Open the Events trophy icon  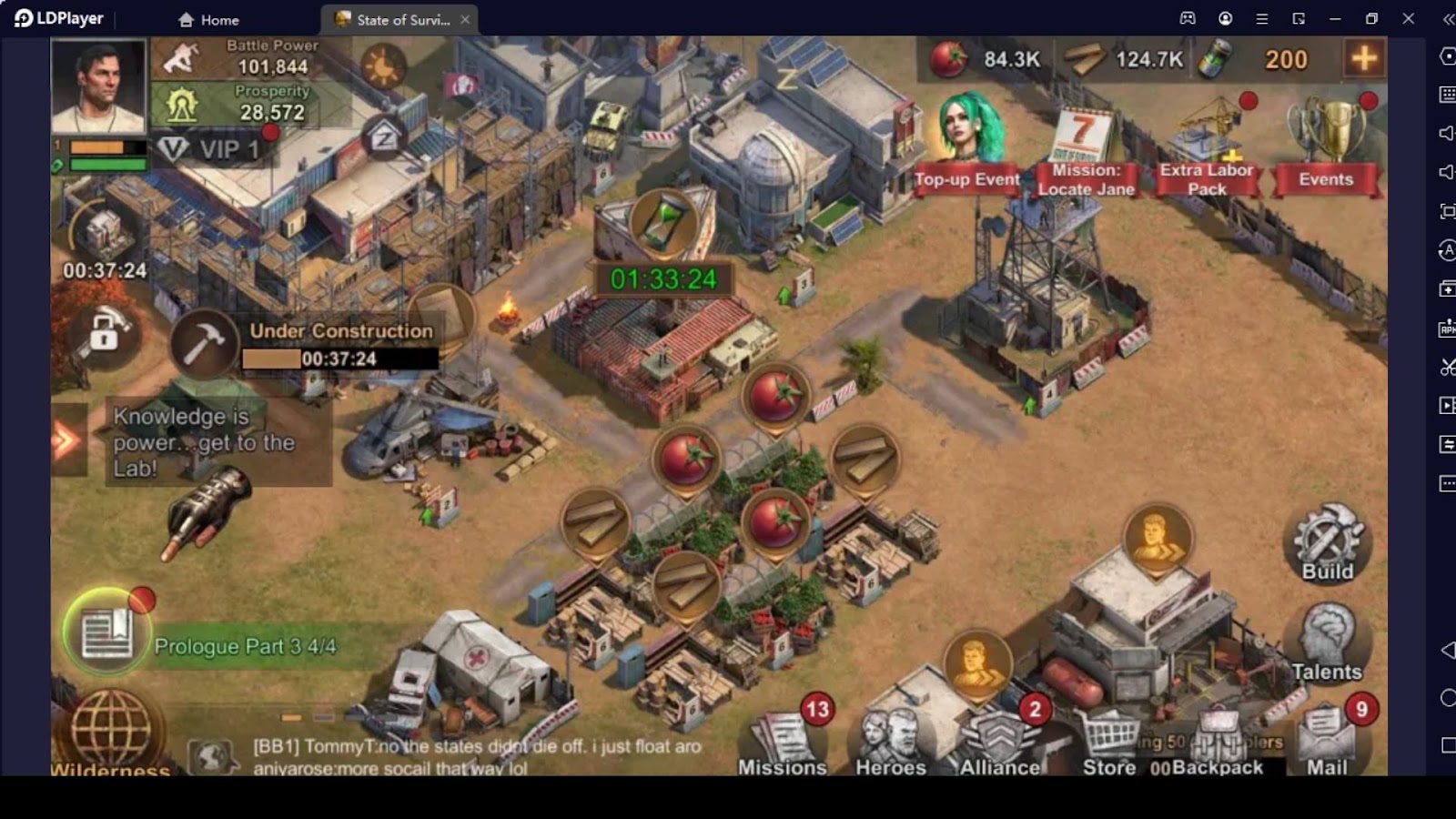point(1327,146)
